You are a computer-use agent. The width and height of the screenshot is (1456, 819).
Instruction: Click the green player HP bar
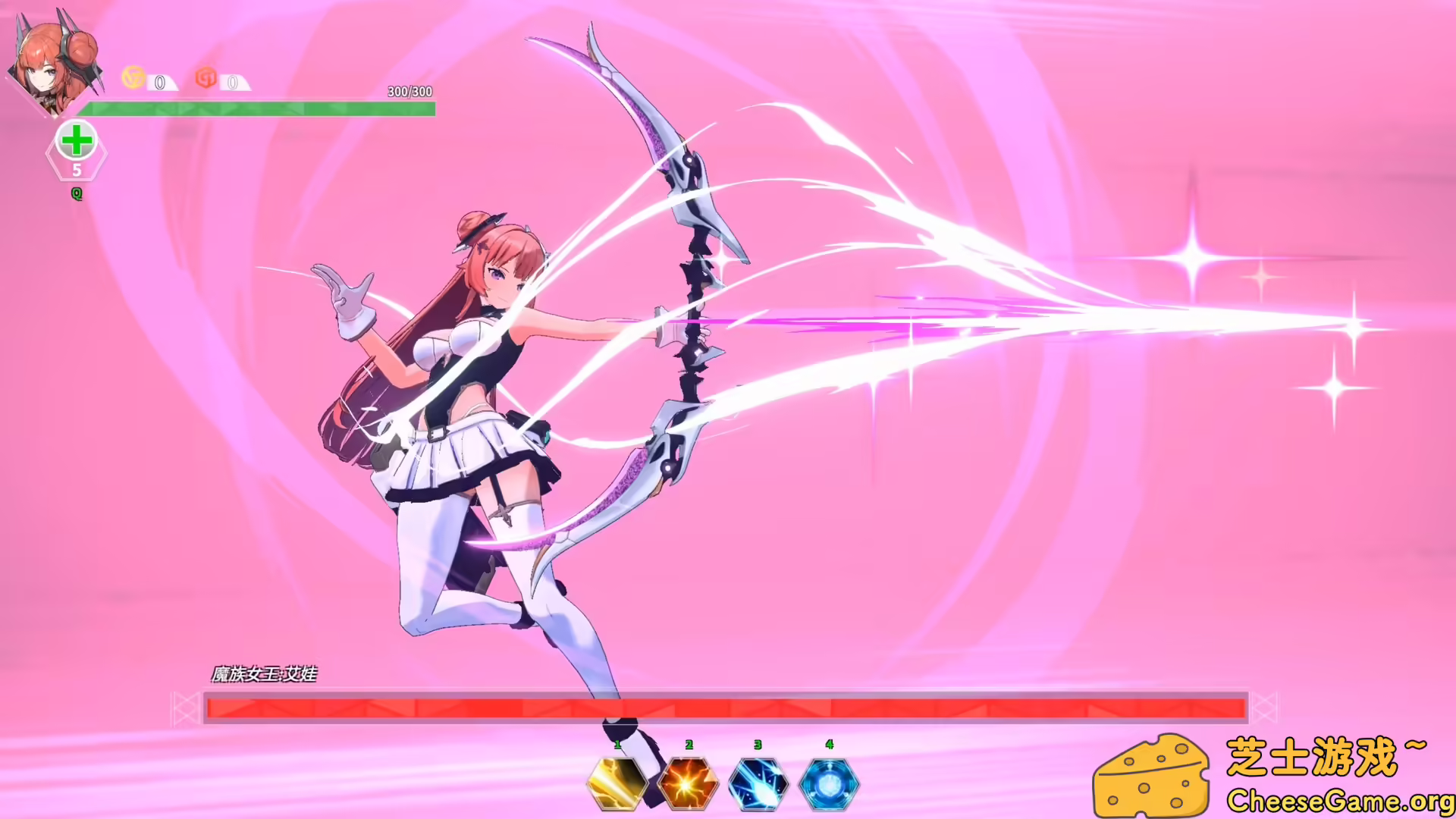pos(261,108)
